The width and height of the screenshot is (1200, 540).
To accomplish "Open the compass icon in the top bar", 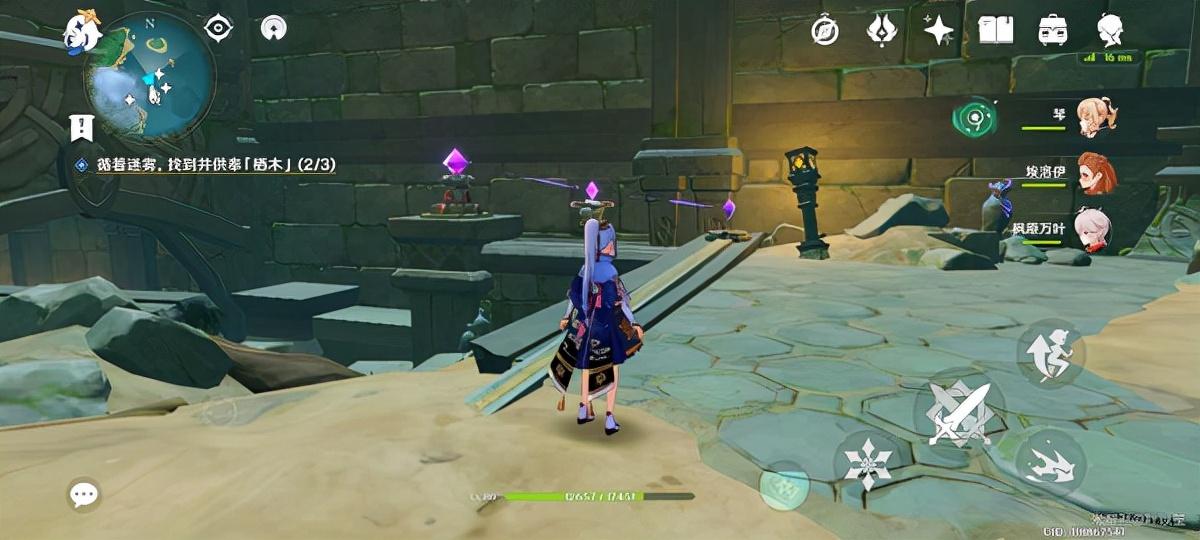I will pos(825,30).
